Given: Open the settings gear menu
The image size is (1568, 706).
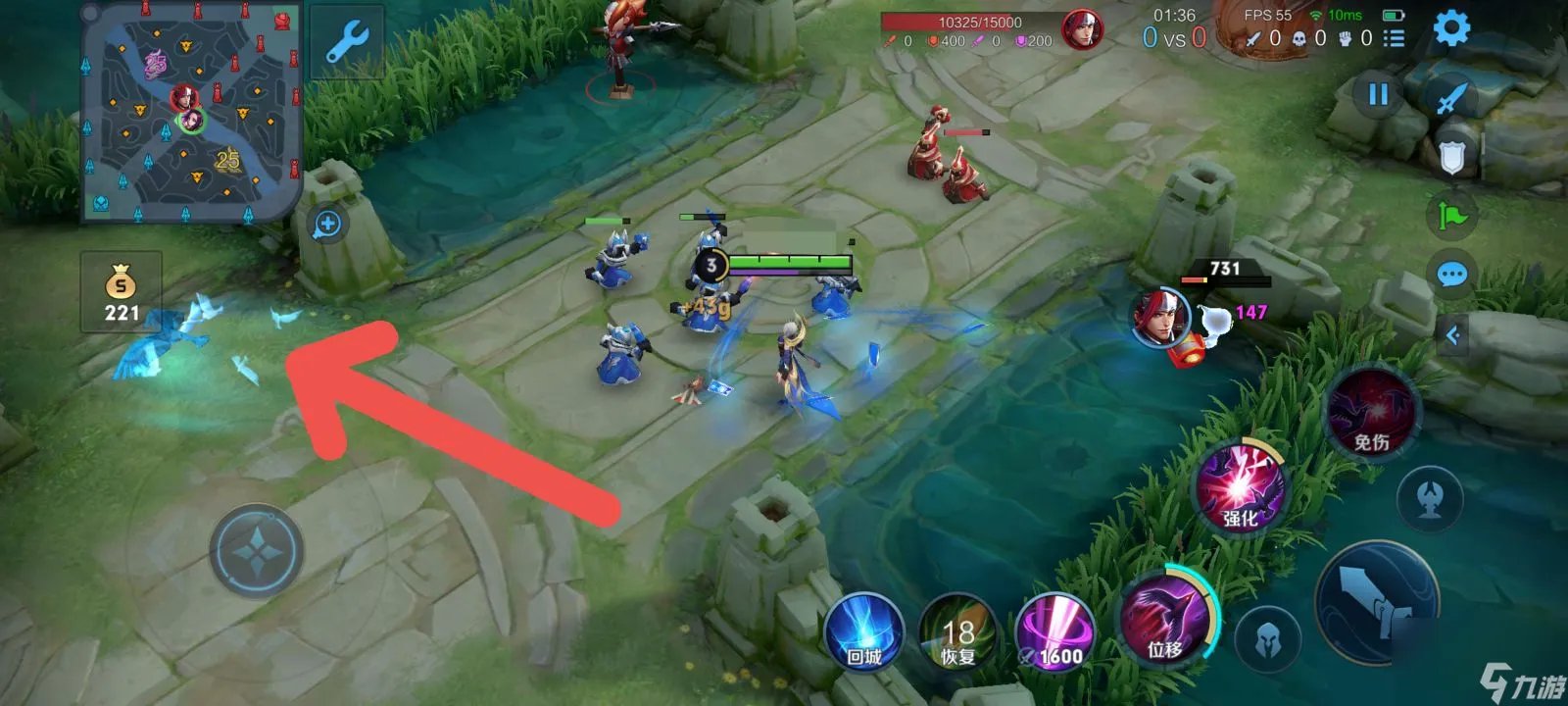Looking at the screenshot, I should [1450, 28].
